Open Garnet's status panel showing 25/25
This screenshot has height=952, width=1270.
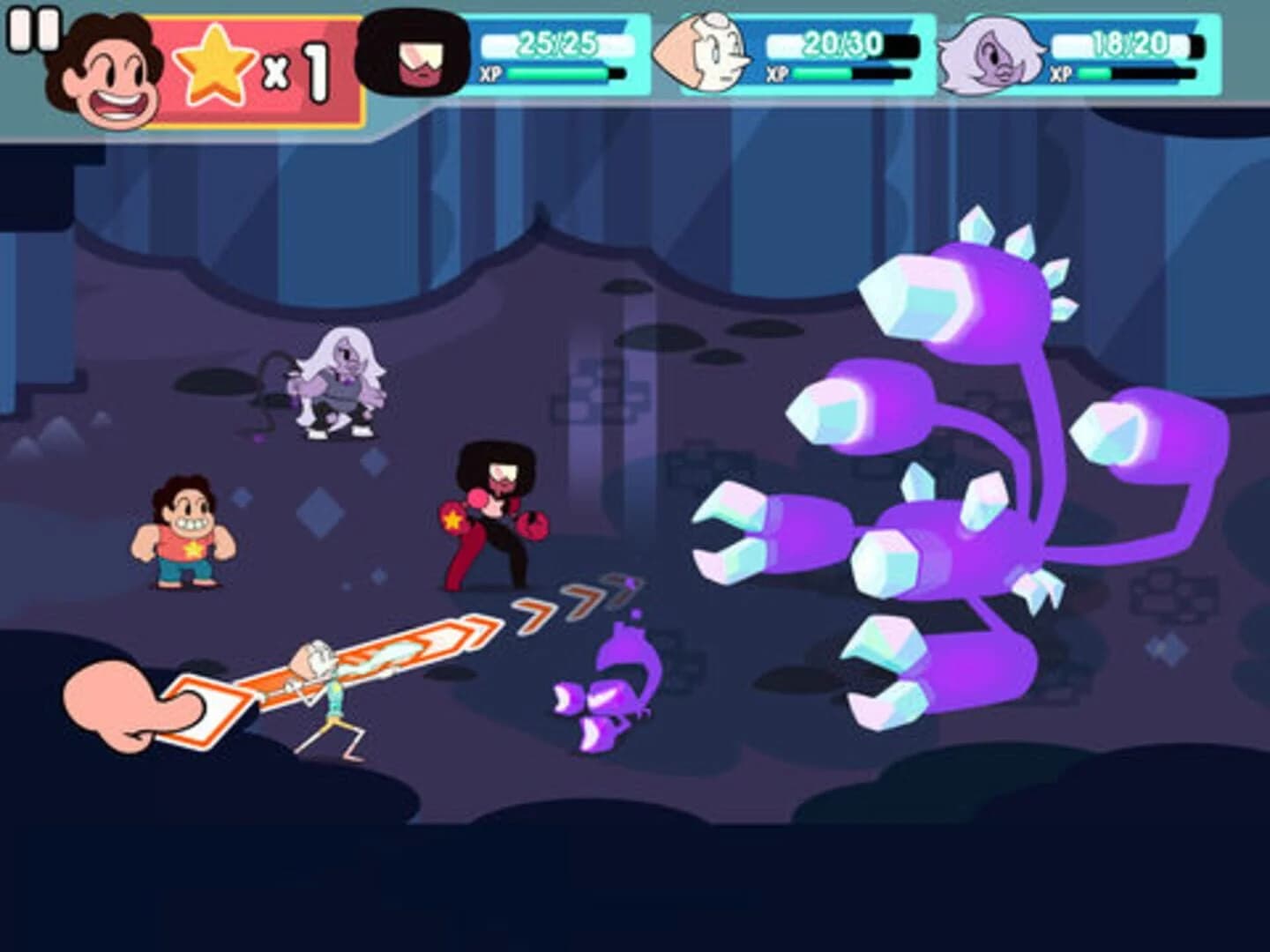(x=556, y=41)
